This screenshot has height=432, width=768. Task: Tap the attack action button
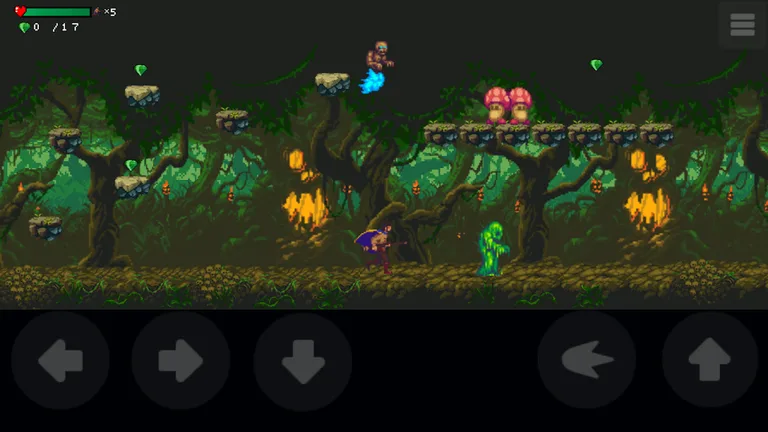click(587, 361)
